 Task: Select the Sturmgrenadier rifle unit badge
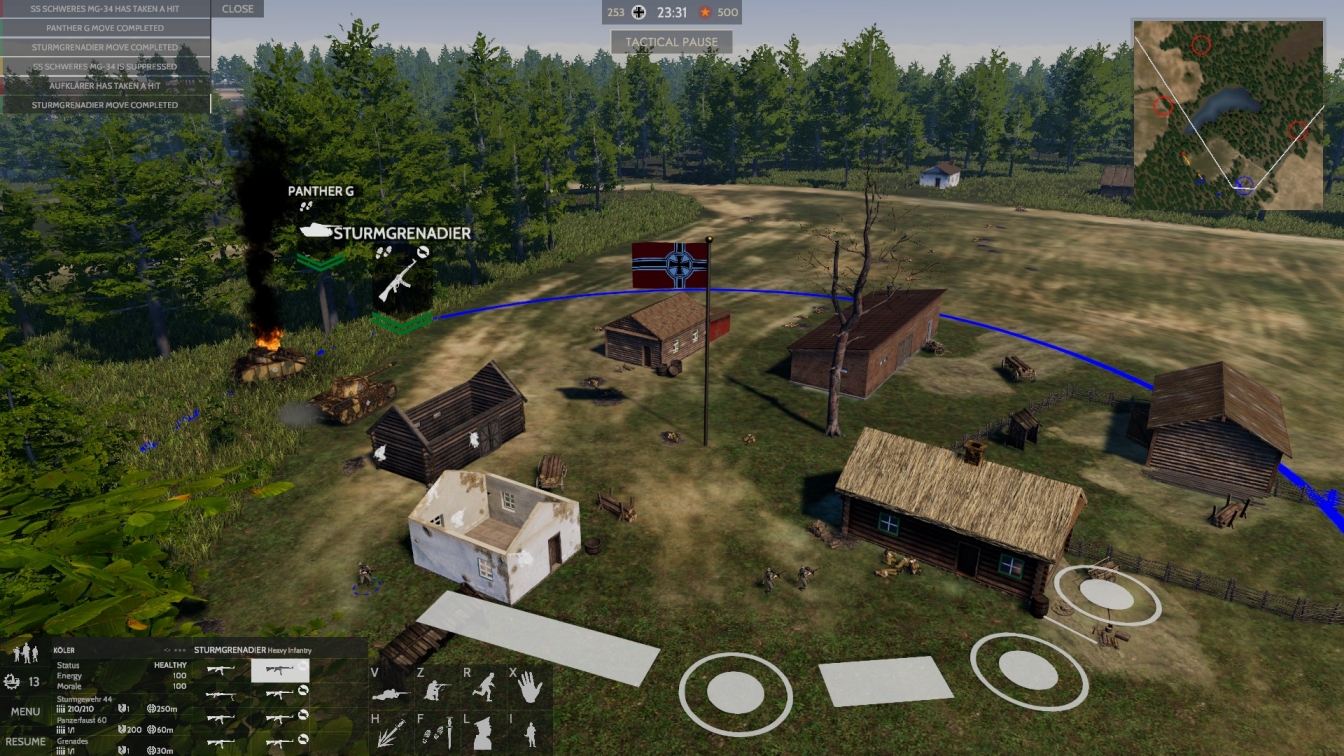(401, 282)
